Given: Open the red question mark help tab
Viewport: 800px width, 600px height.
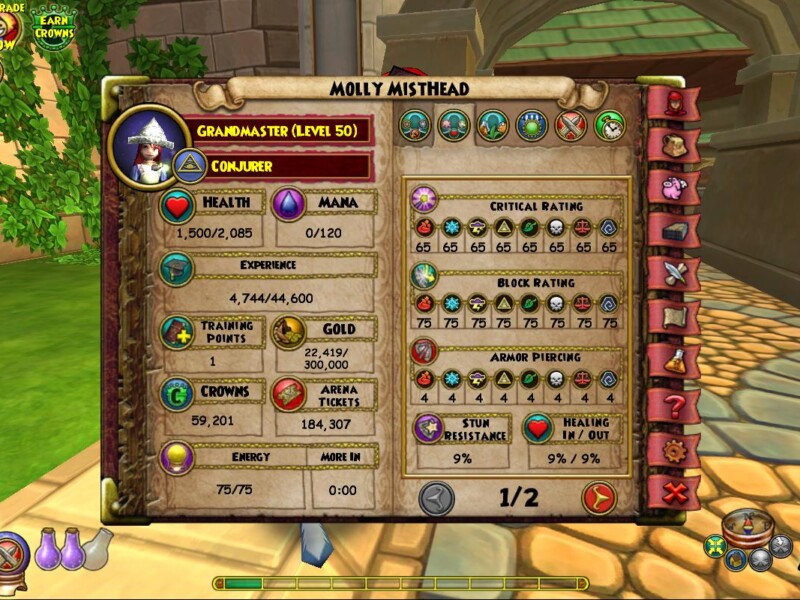Looking at the screenshot, I should coord(672,406).
